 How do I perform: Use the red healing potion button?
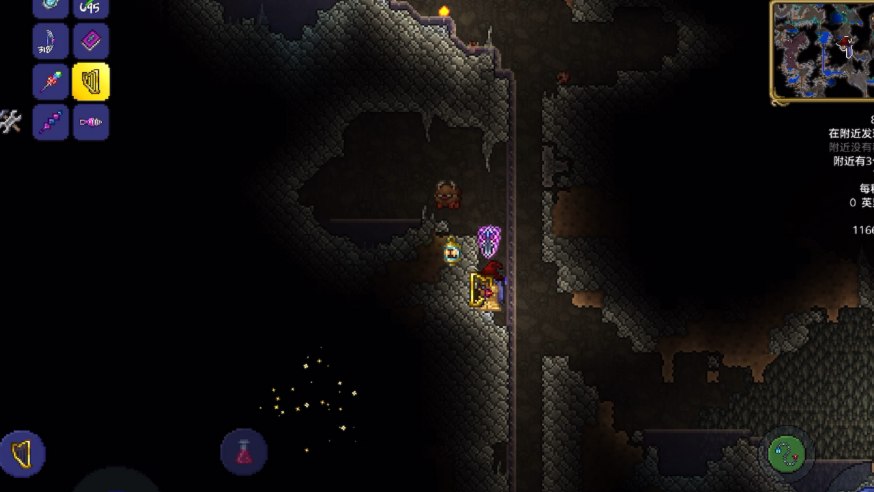243,452
